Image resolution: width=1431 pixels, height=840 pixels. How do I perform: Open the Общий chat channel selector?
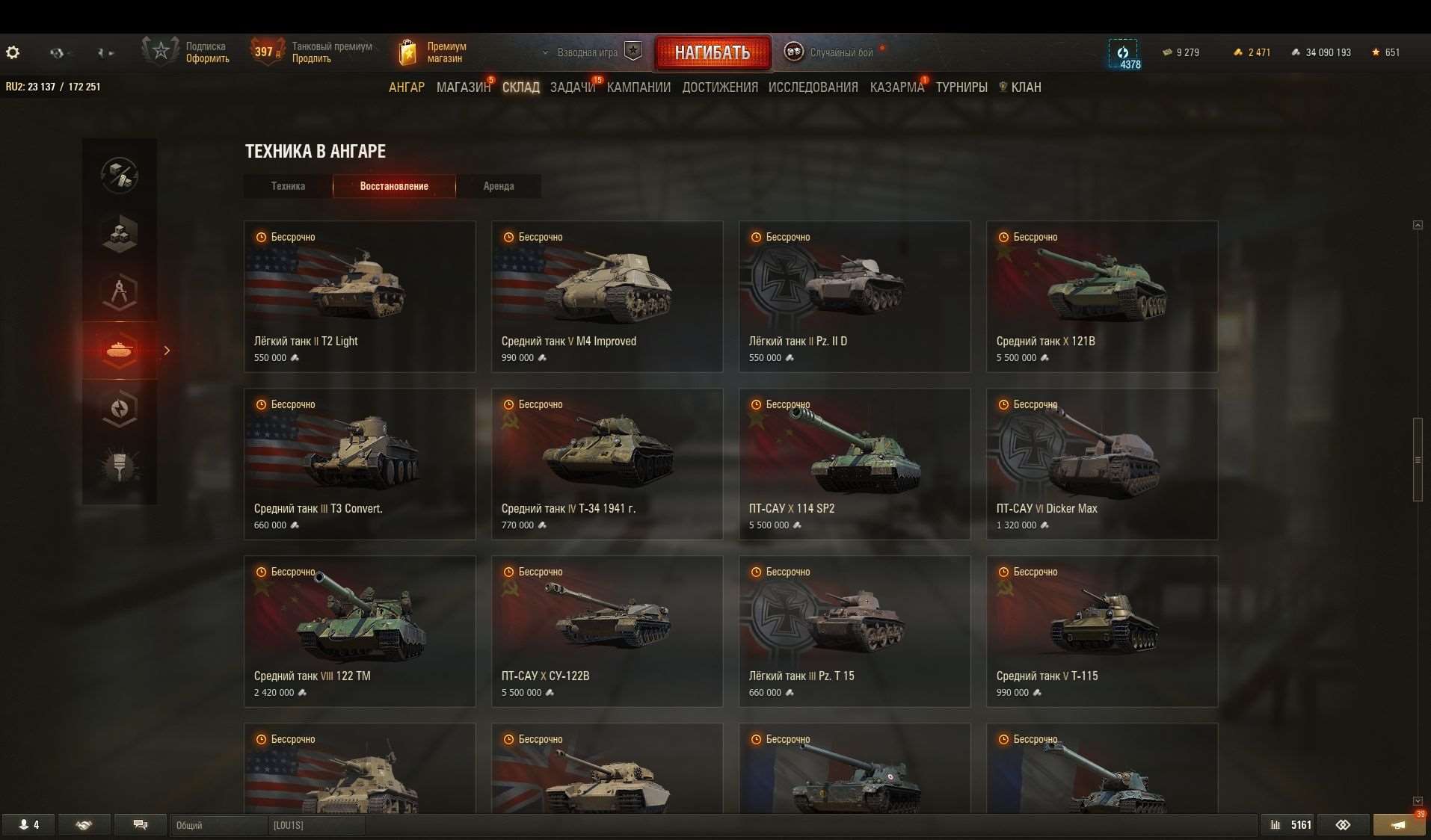(217, 824)
